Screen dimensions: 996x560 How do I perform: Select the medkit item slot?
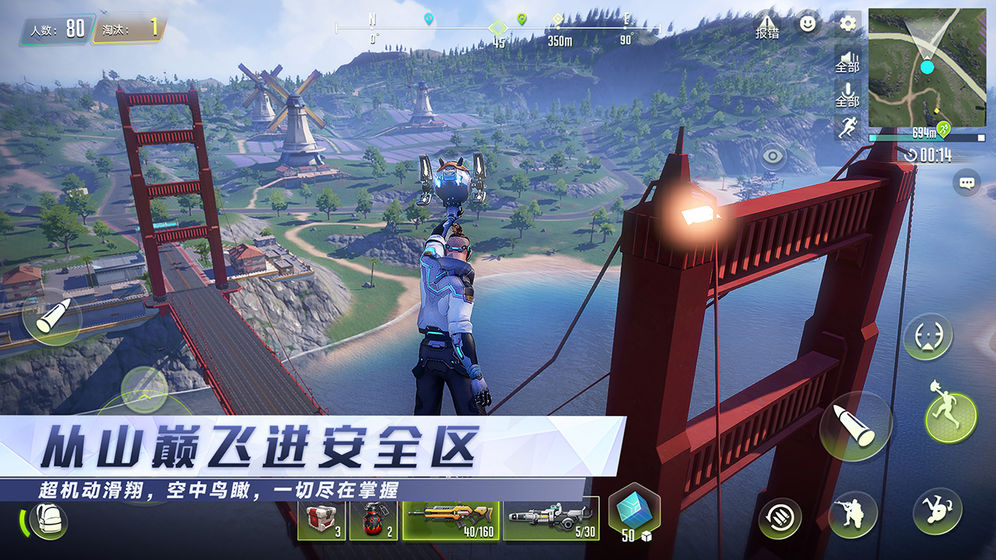coord(322,519)
